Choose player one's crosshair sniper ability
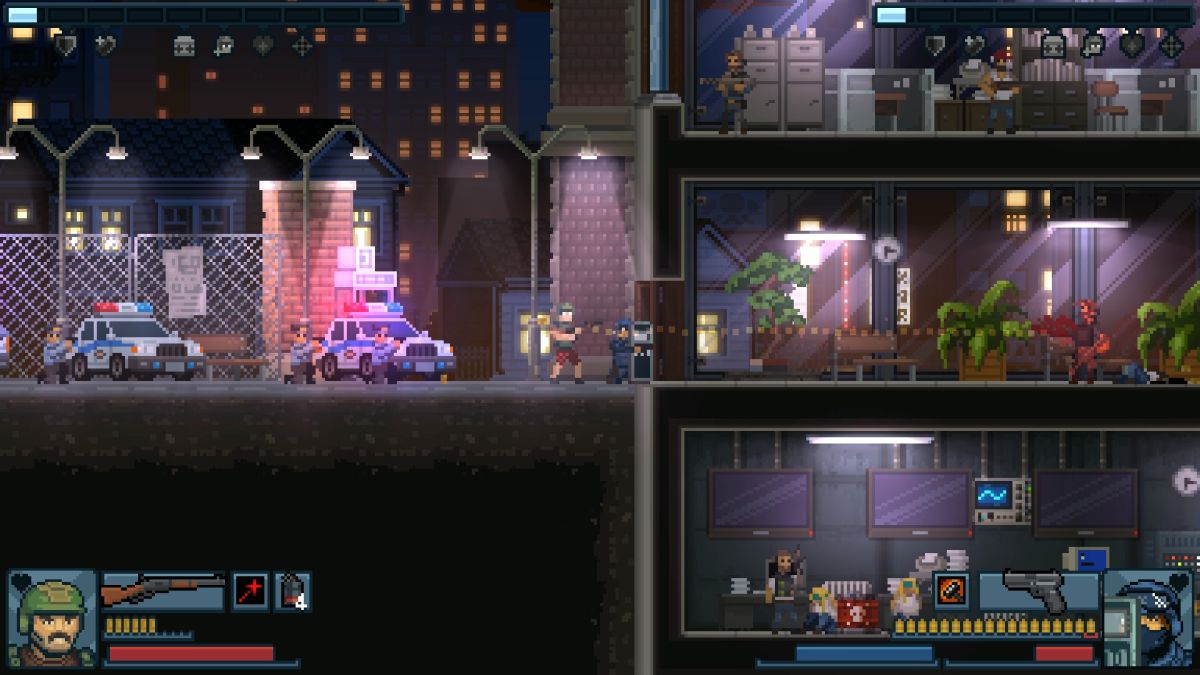The height and width of the screenshot is (675, 1200). [x=302, y=45]
